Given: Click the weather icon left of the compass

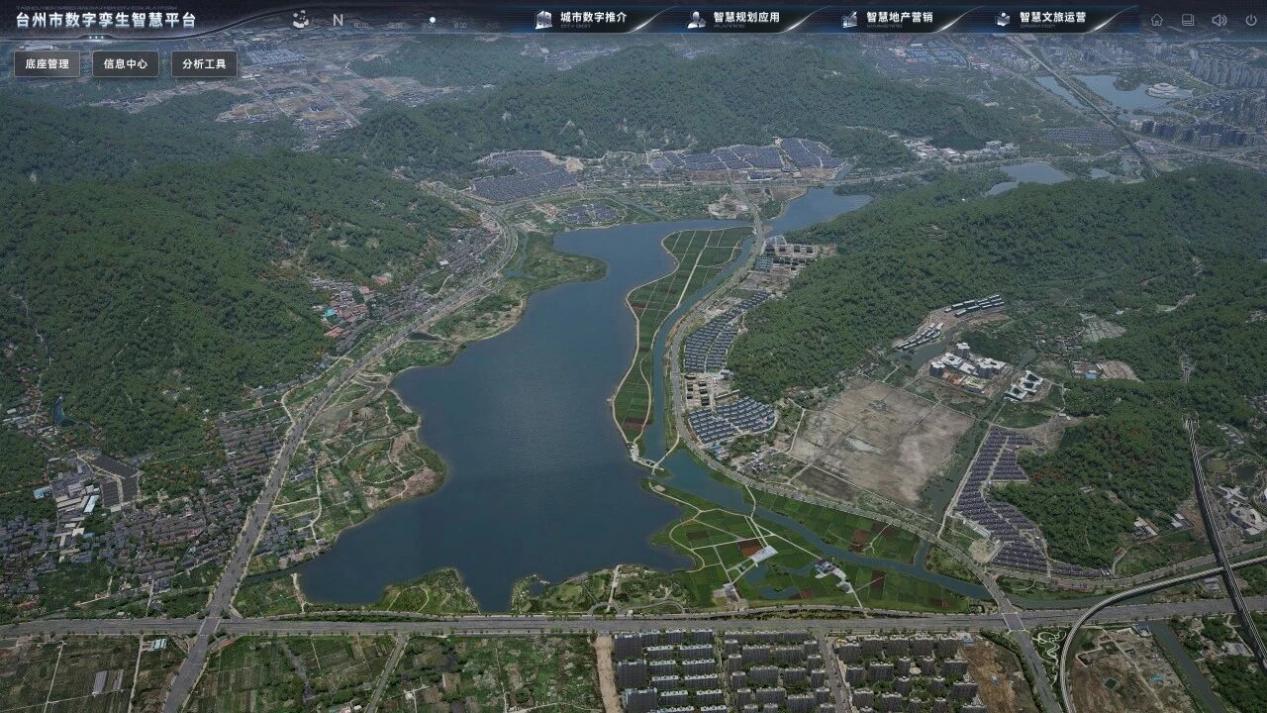Looking at the screenshot, I should (300, 18).
